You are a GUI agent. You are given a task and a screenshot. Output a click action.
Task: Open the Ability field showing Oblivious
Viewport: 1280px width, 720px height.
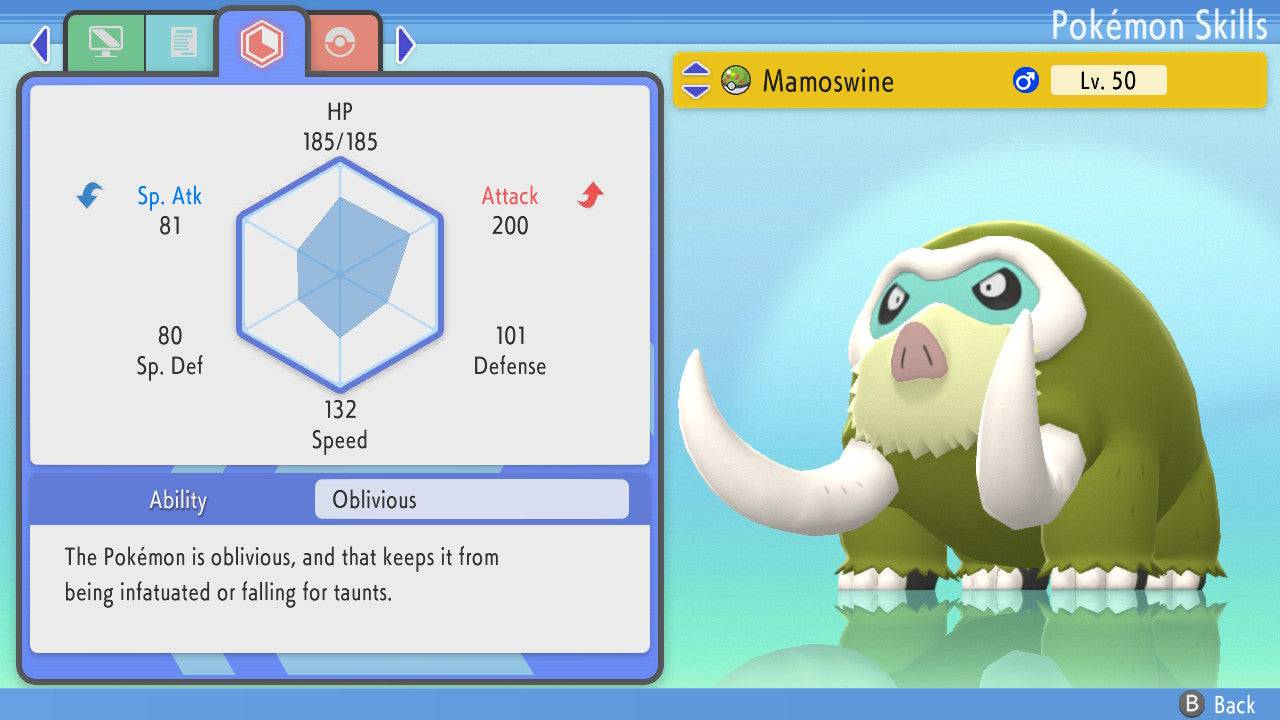pos(470,499)
